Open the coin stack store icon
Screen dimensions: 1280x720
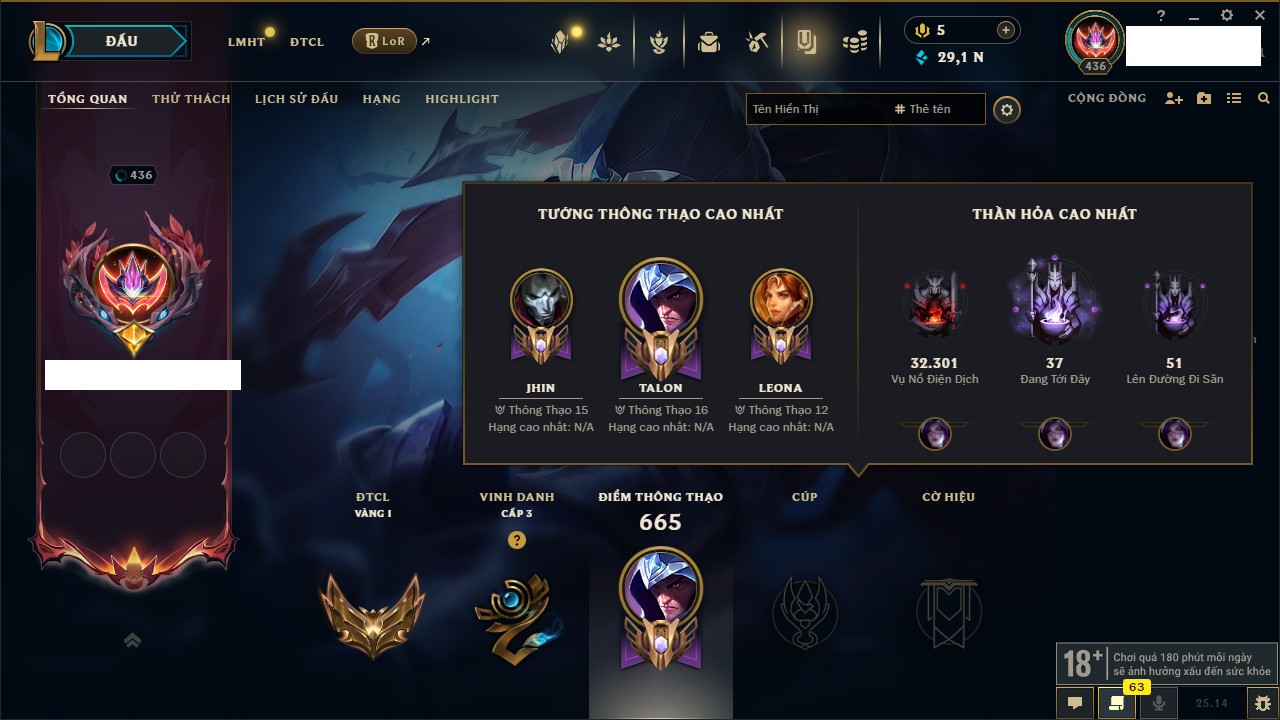coord(854,42)
